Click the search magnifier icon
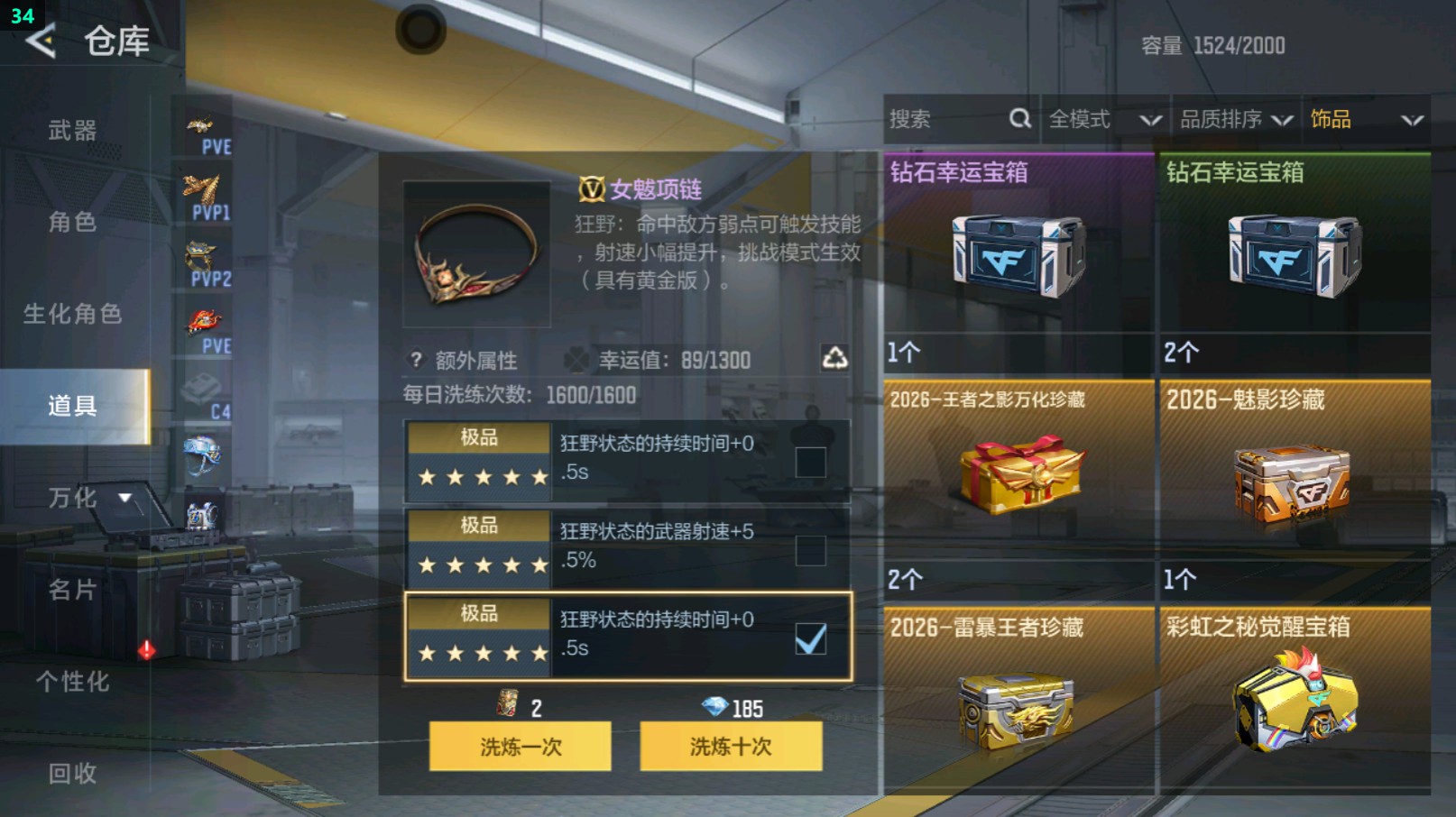The height and width of the screenshot is (817, 1456). pyautogui.click(x=1019, y=118)
